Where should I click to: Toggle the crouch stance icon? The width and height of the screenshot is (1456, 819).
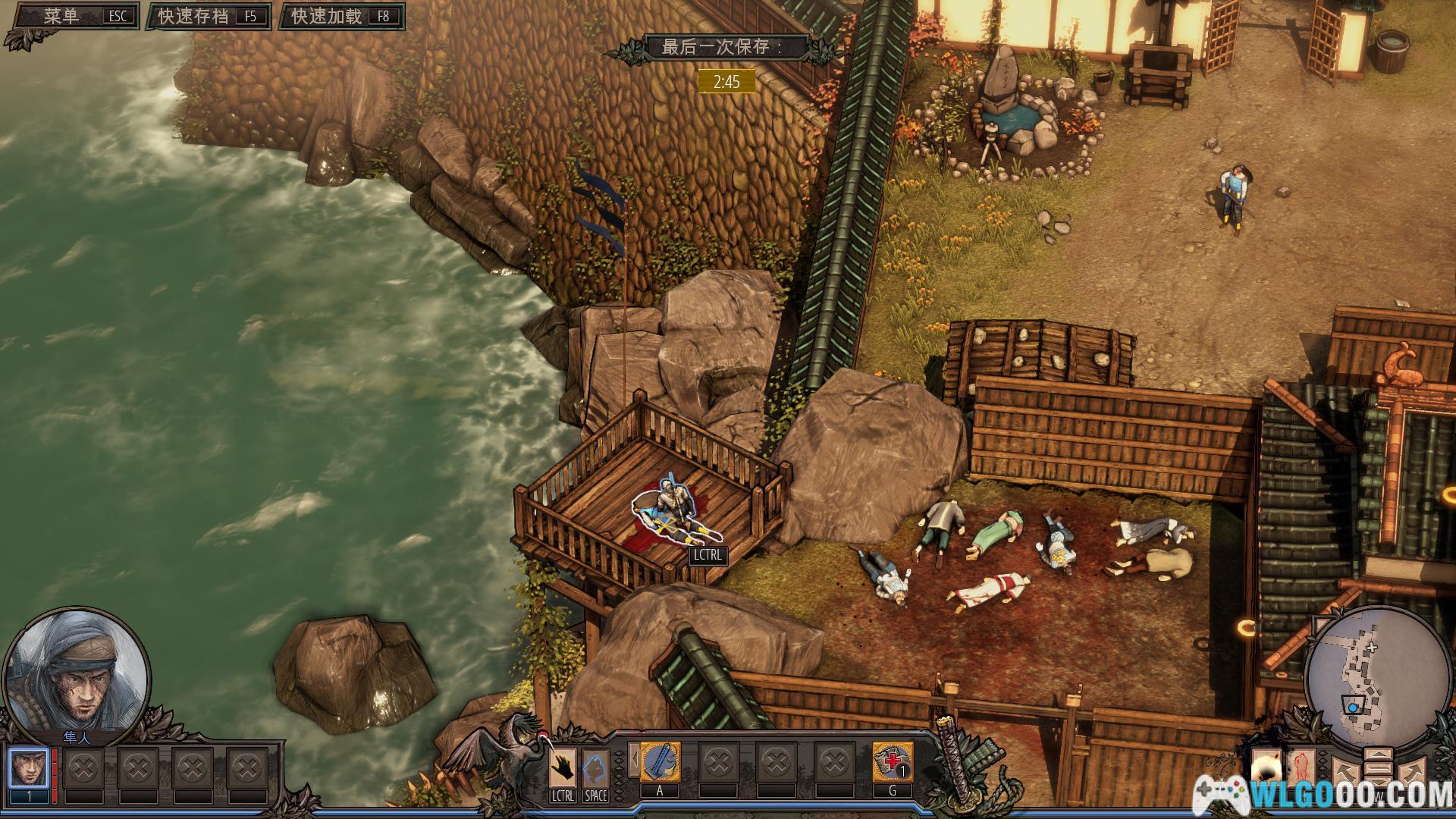click(x=595, y=767)
